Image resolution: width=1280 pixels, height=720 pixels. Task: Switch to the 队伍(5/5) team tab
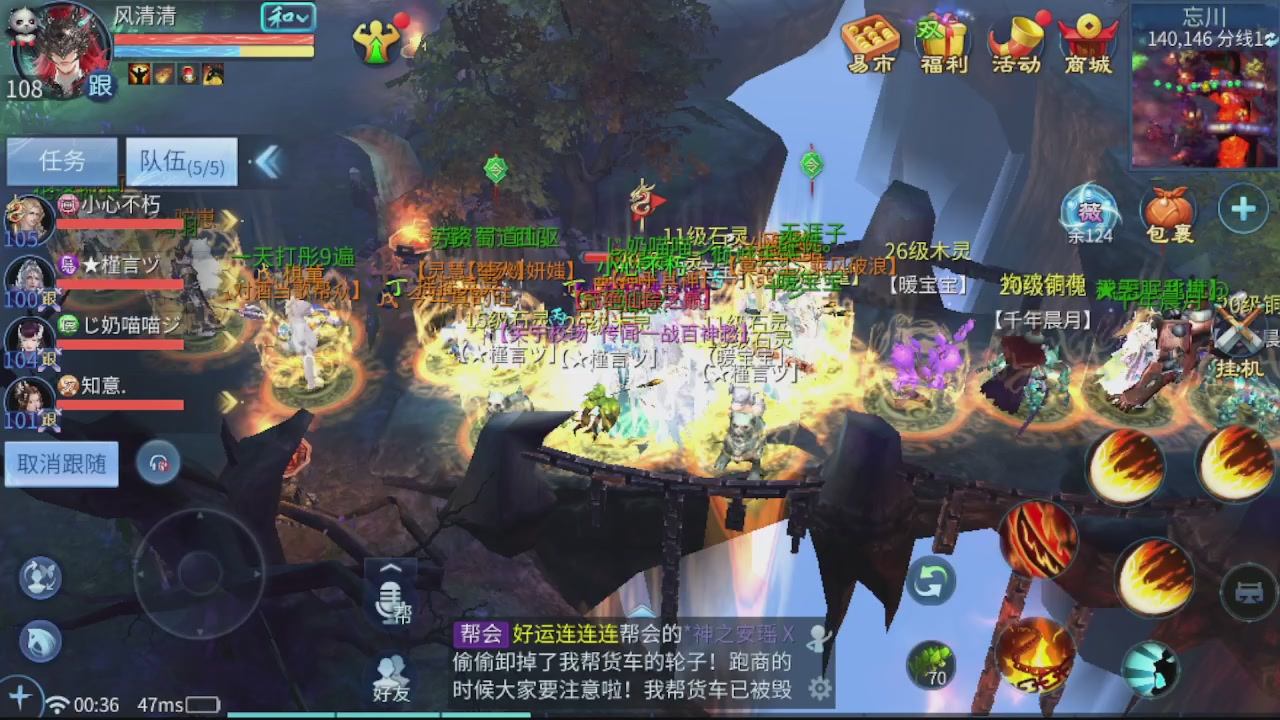pyautogui.click(x=180, y=162)
